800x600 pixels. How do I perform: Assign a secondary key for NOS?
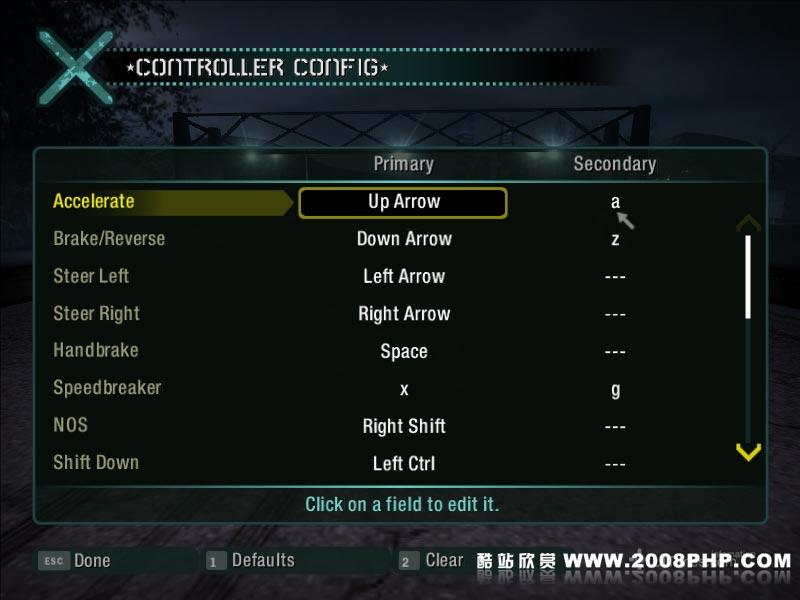pos(615,427)
